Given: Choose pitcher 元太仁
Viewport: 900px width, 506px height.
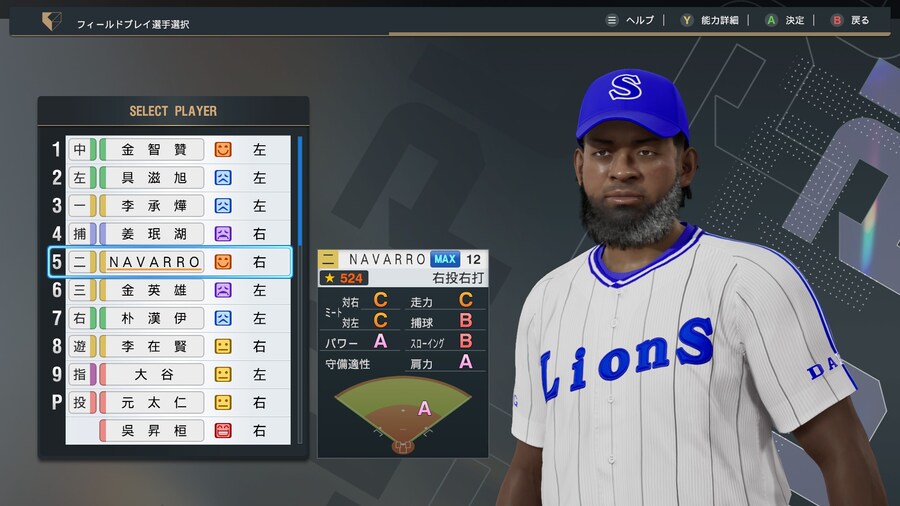Looking at the screenshot, I should pos(155,402).
